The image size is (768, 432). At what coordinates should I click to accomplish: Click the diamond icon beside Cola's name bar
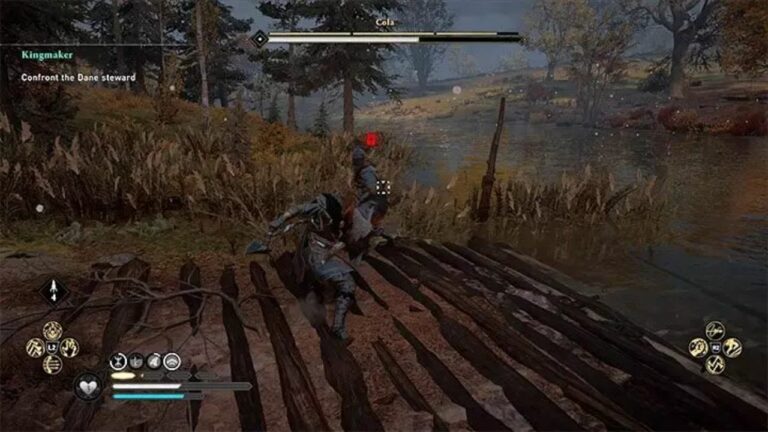260,38
